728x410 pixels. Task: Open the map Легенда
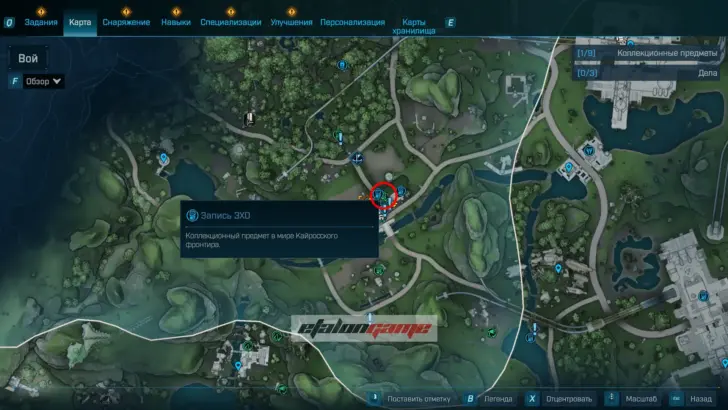coord(499,398)
